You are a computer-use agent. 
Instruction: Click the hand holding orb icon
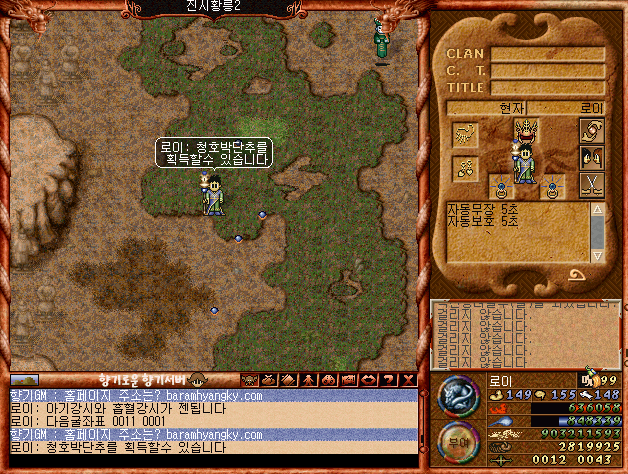tap(592, 132)
